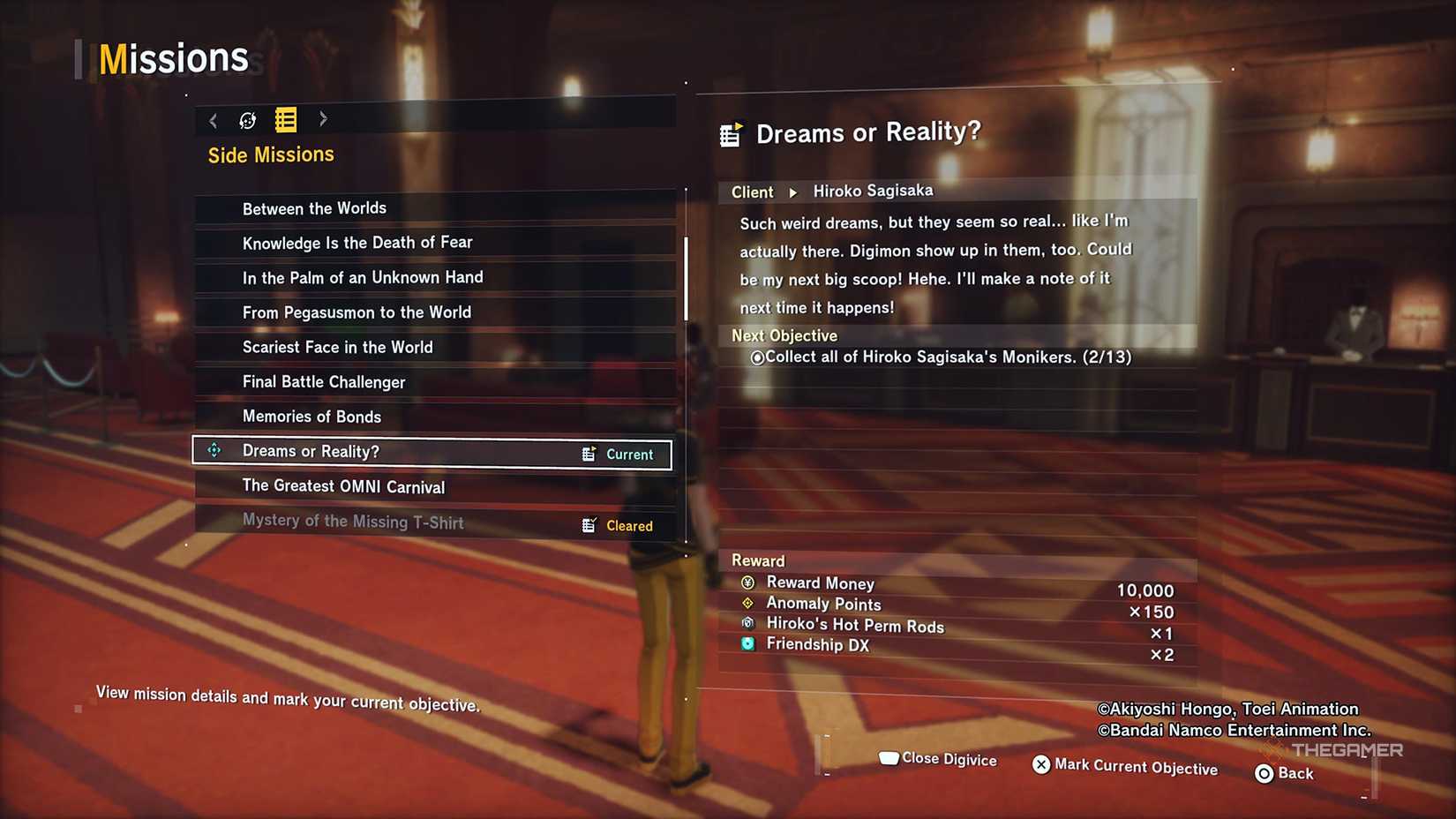1456x819 pixels.
Task: Click the Friendship DX item icon
Action: (746, 644)
